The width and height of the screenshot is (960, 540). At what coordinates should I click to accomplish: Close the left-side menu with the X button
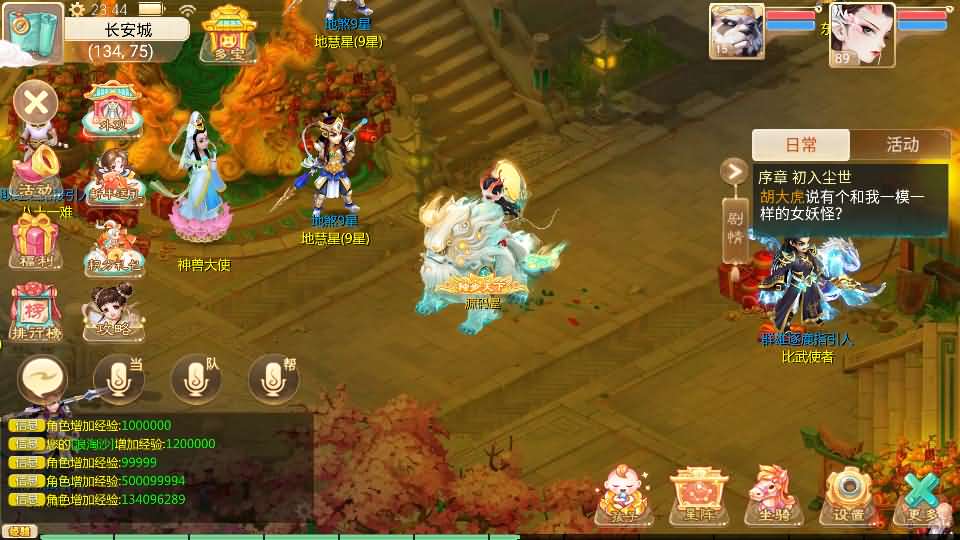click(37, 102)
